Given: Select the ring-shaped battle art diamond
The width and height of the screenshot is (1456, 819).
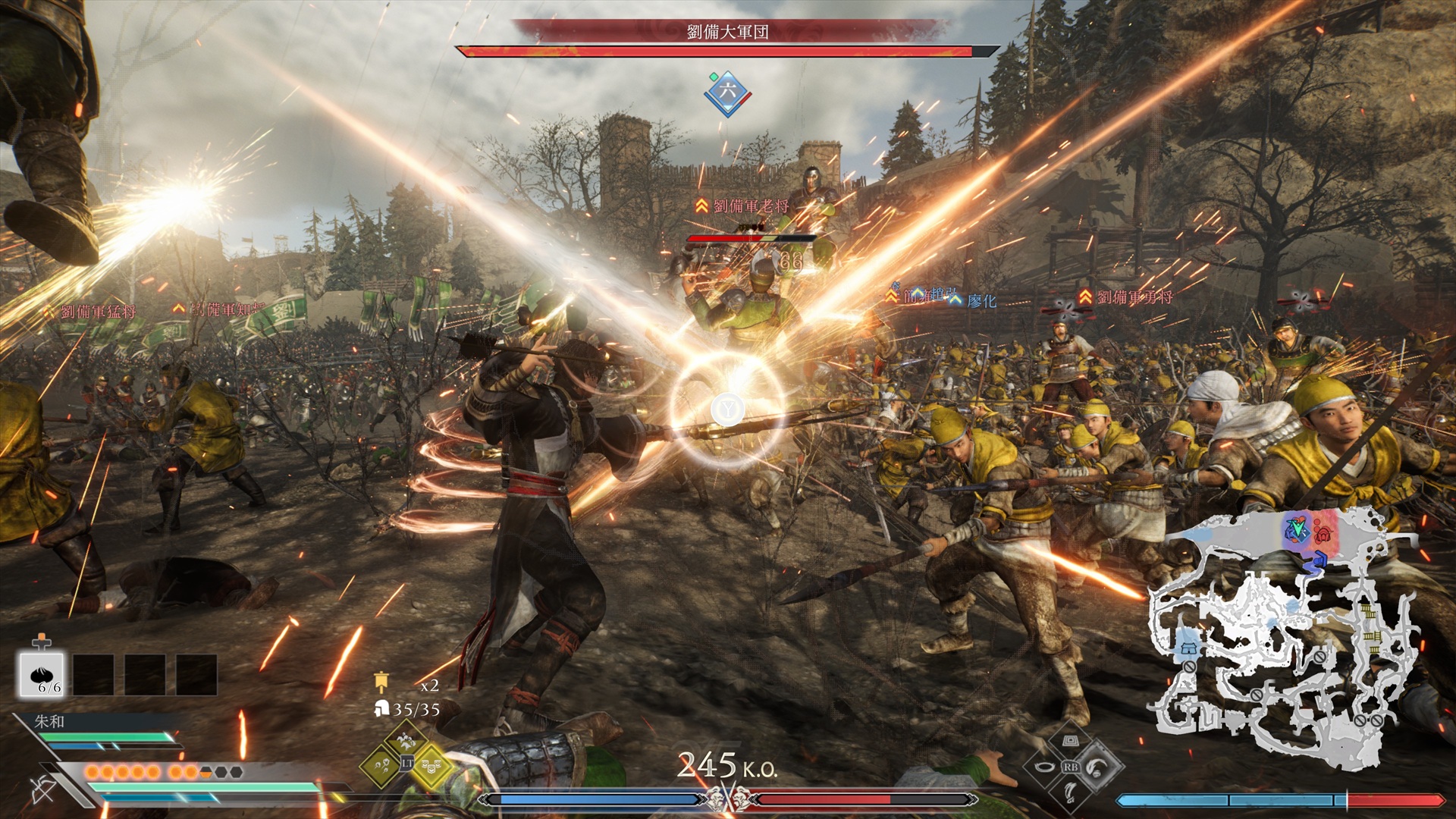Looking at the screenshot, I should [x=1045, y=767].
